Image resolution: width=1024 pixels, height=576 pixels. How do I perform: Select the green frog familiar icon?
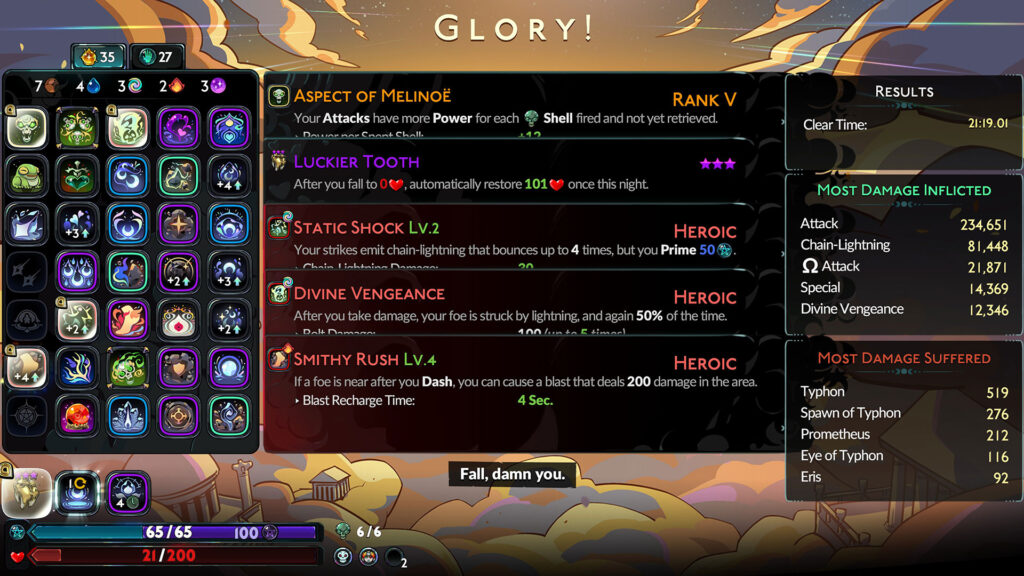pos(27,176)
